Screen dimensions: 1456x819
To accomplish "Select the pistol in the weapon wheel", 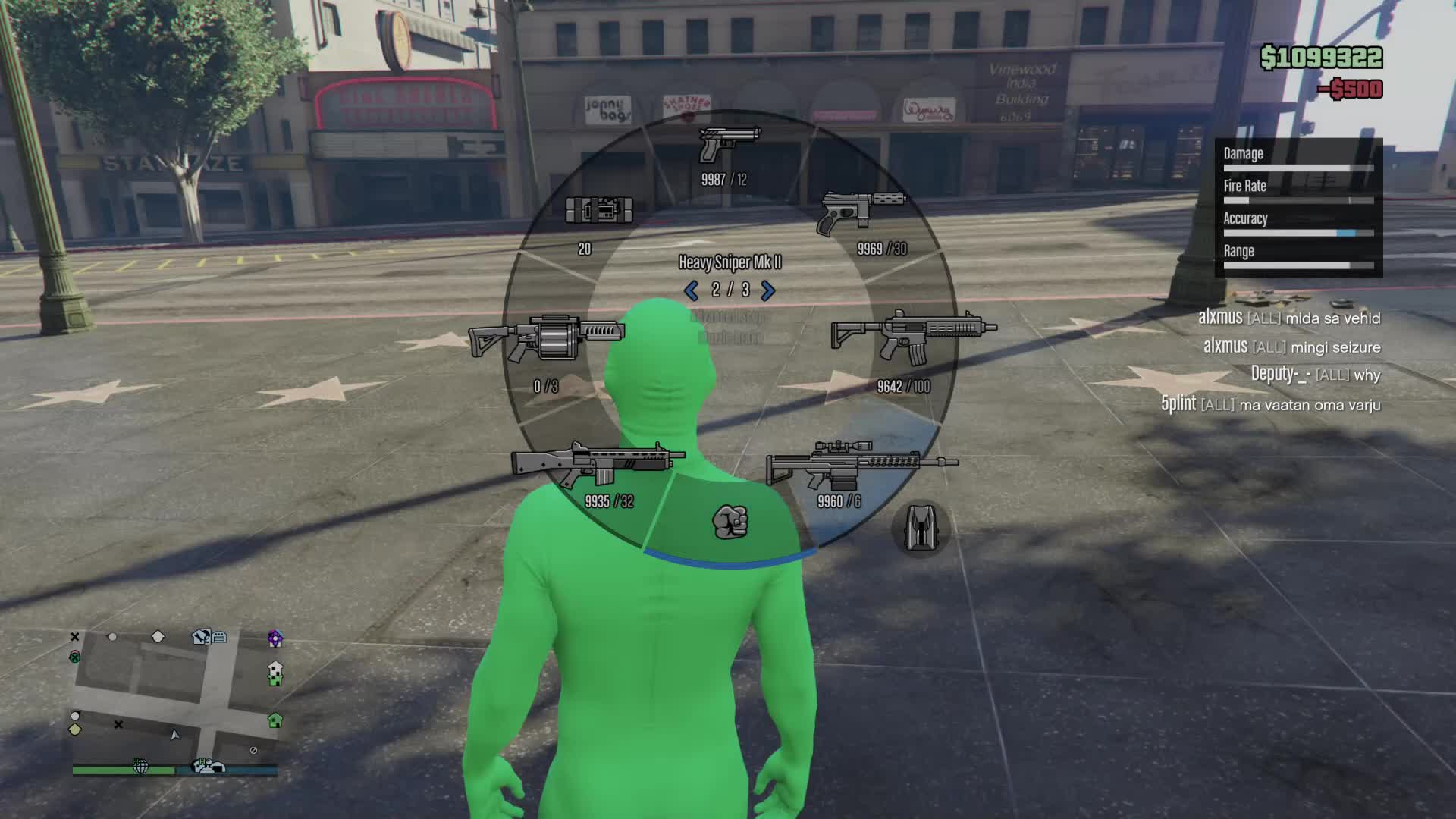I will pos(728,145).
